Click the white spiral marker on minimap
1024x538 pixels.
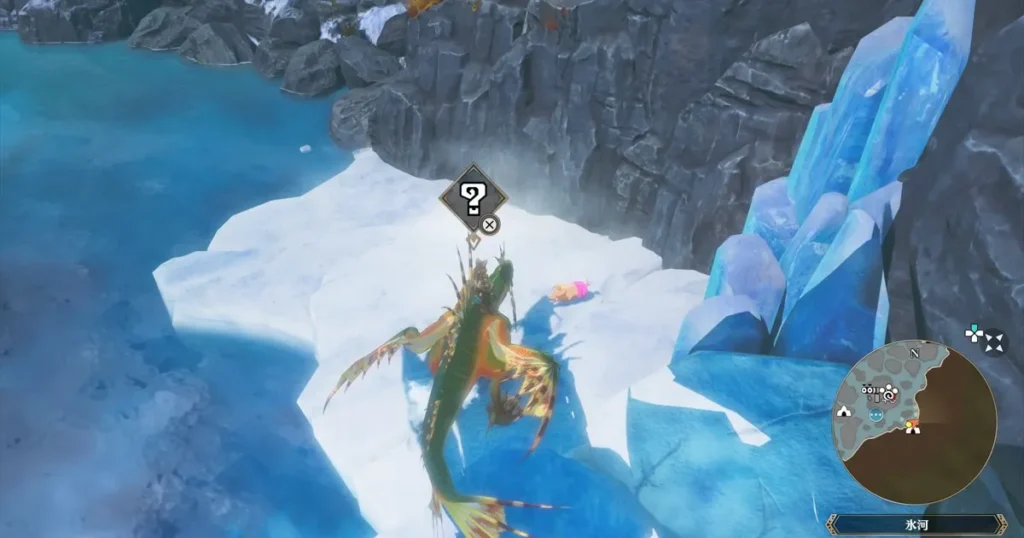click(x=889, y=394)
